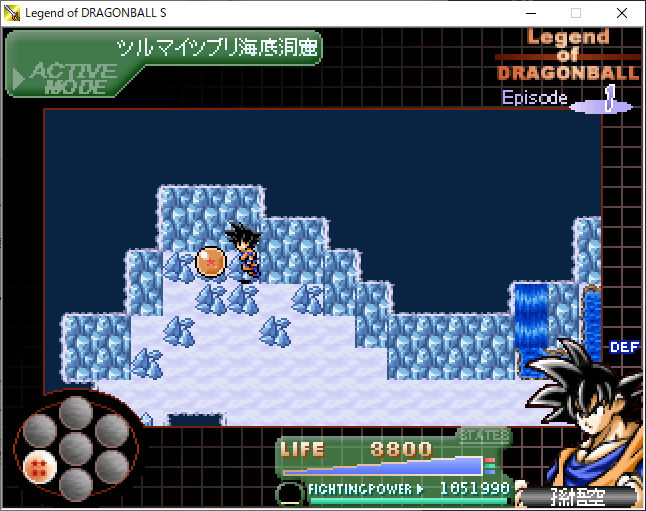The height and width of the screenshot is (511, 646).
Task: Select the collected four-star Dragon Ball slot
Action: 40,465
